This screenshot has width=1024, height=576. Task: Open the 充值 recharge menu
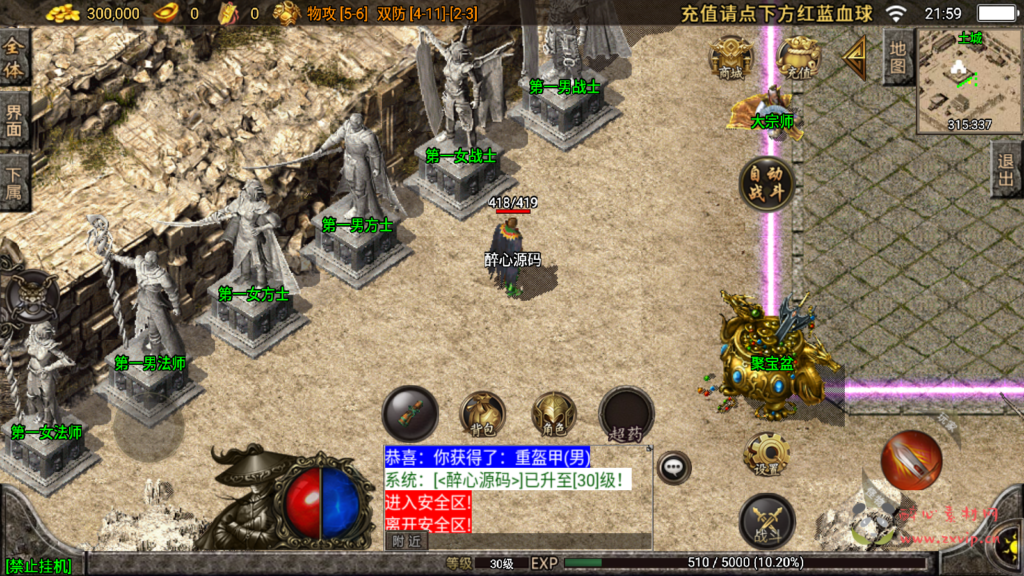coord(798,58)
